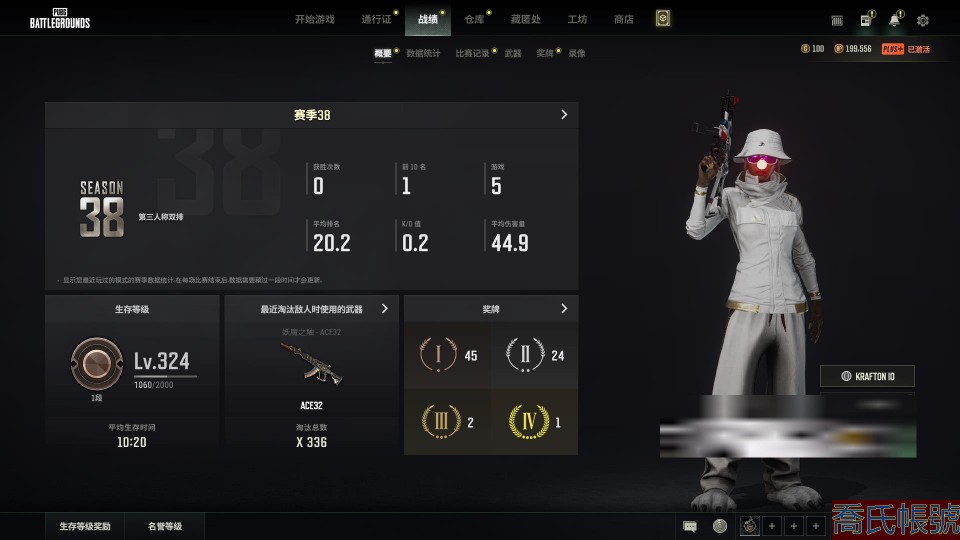Expand the medals panel arrow

coord(564,309)
